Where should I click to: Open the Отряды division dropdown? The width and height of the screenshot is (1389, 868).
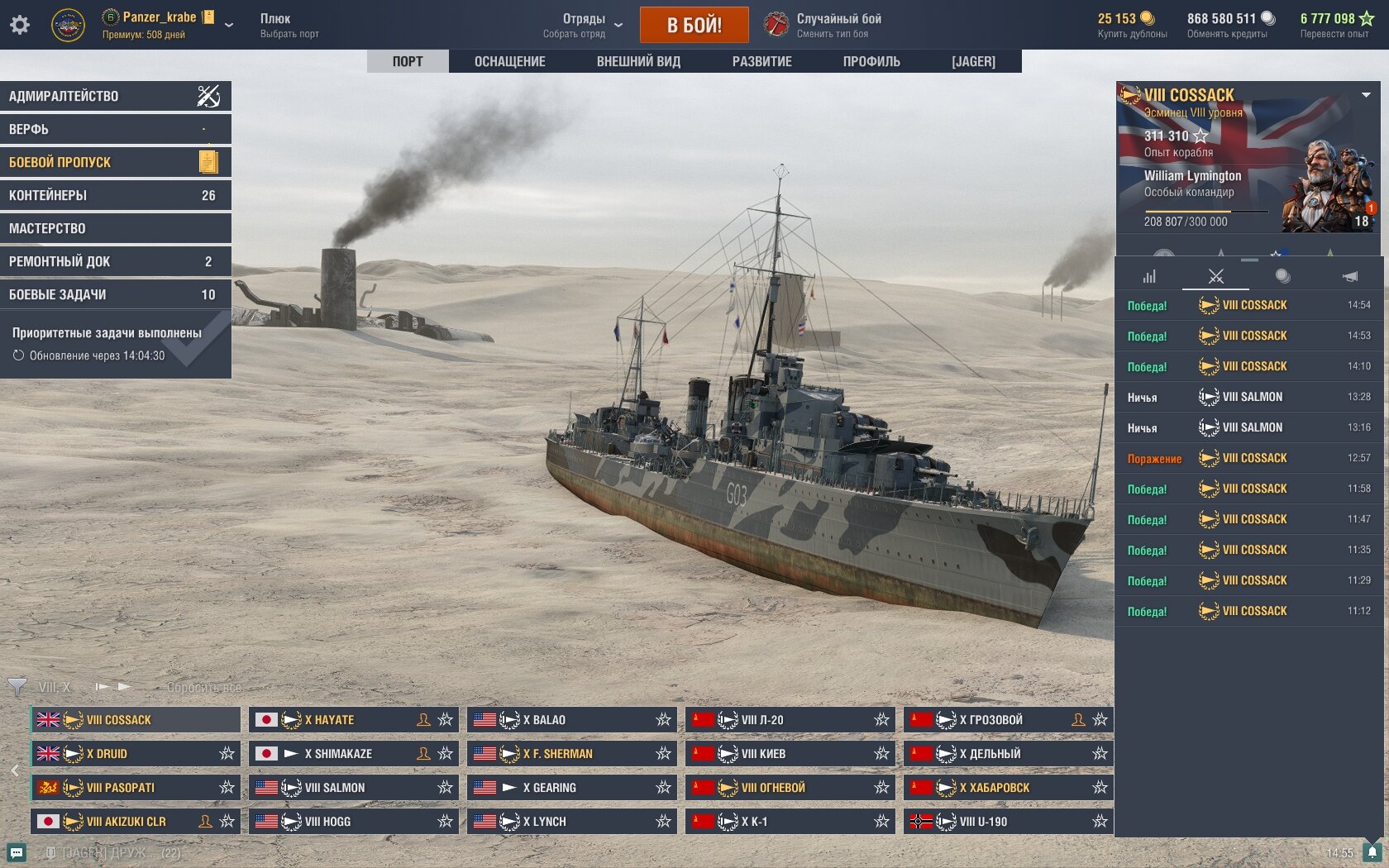[583, 25]
